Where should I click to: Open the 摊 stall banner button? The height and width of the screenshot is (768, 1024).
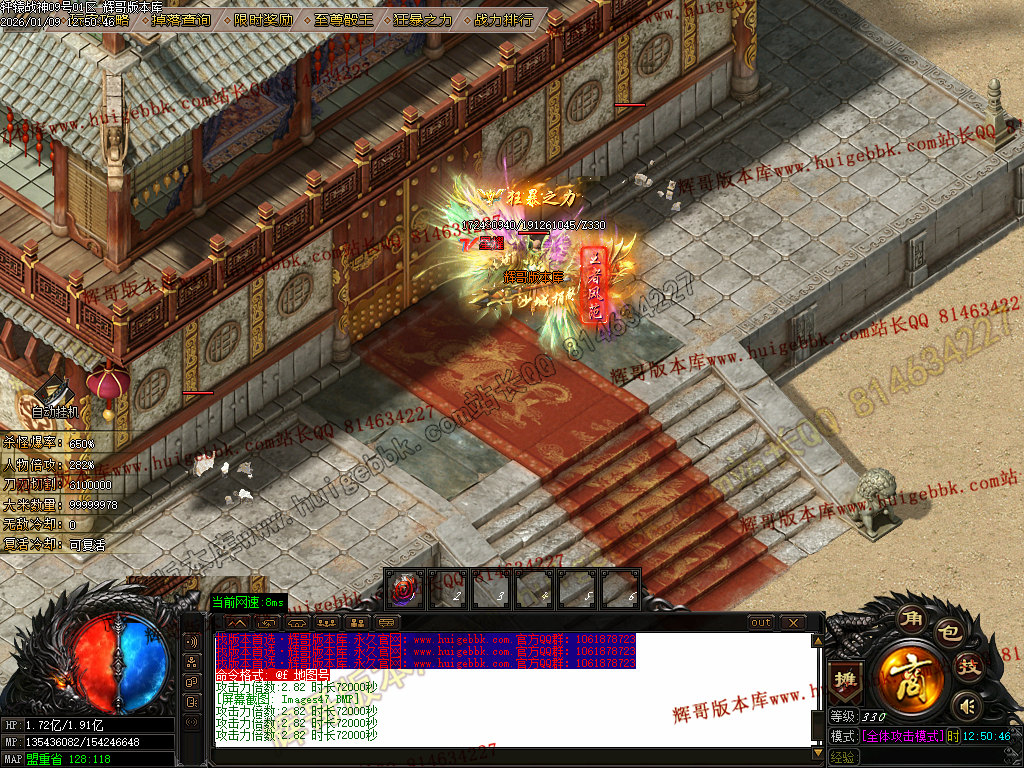(845, 678)
